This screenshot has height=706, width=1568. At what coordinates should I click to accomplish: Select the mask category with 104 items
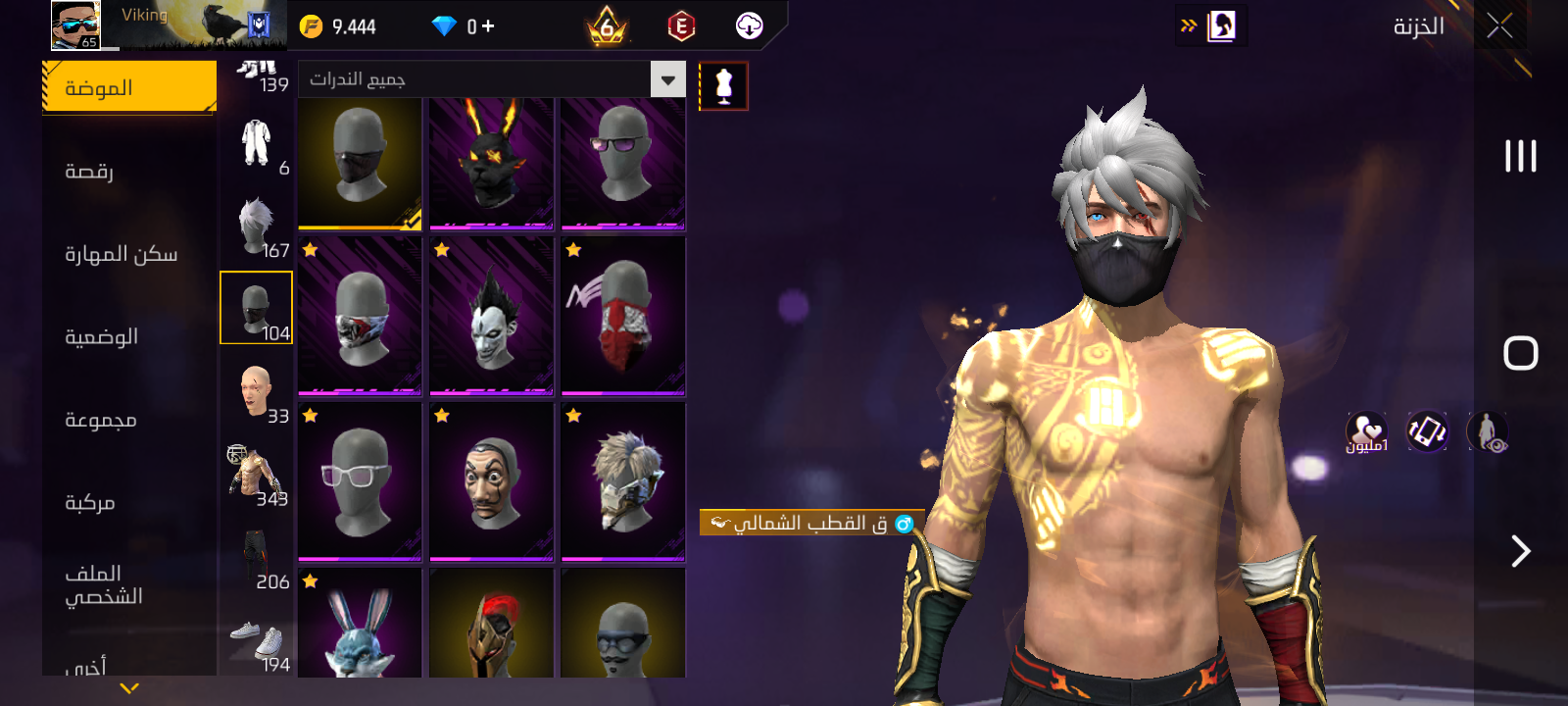[257, 308]
